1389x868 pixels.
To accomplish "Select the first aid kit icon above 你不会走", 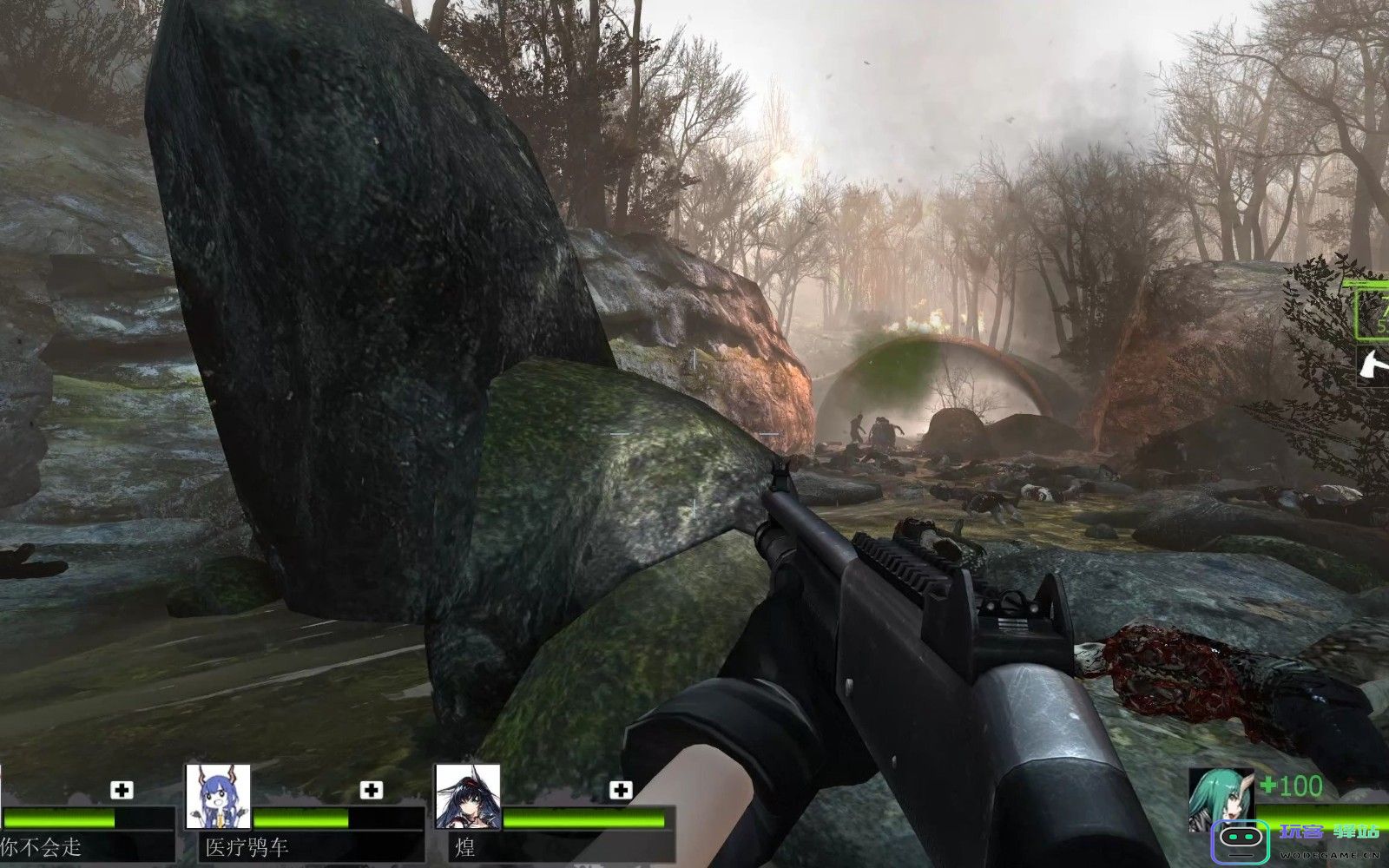I will (x=121, y=790).
